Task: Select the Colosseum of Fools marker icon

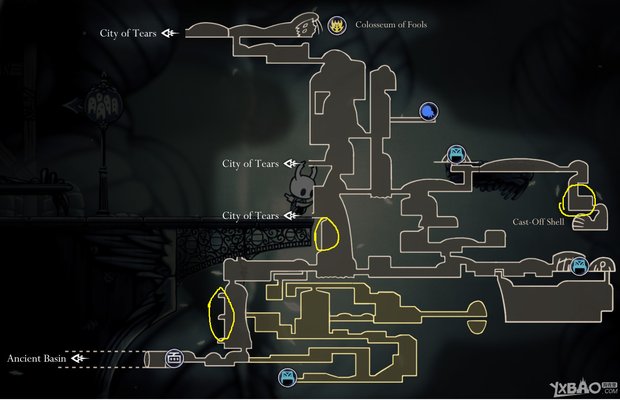Action: (x=338, y=24)
